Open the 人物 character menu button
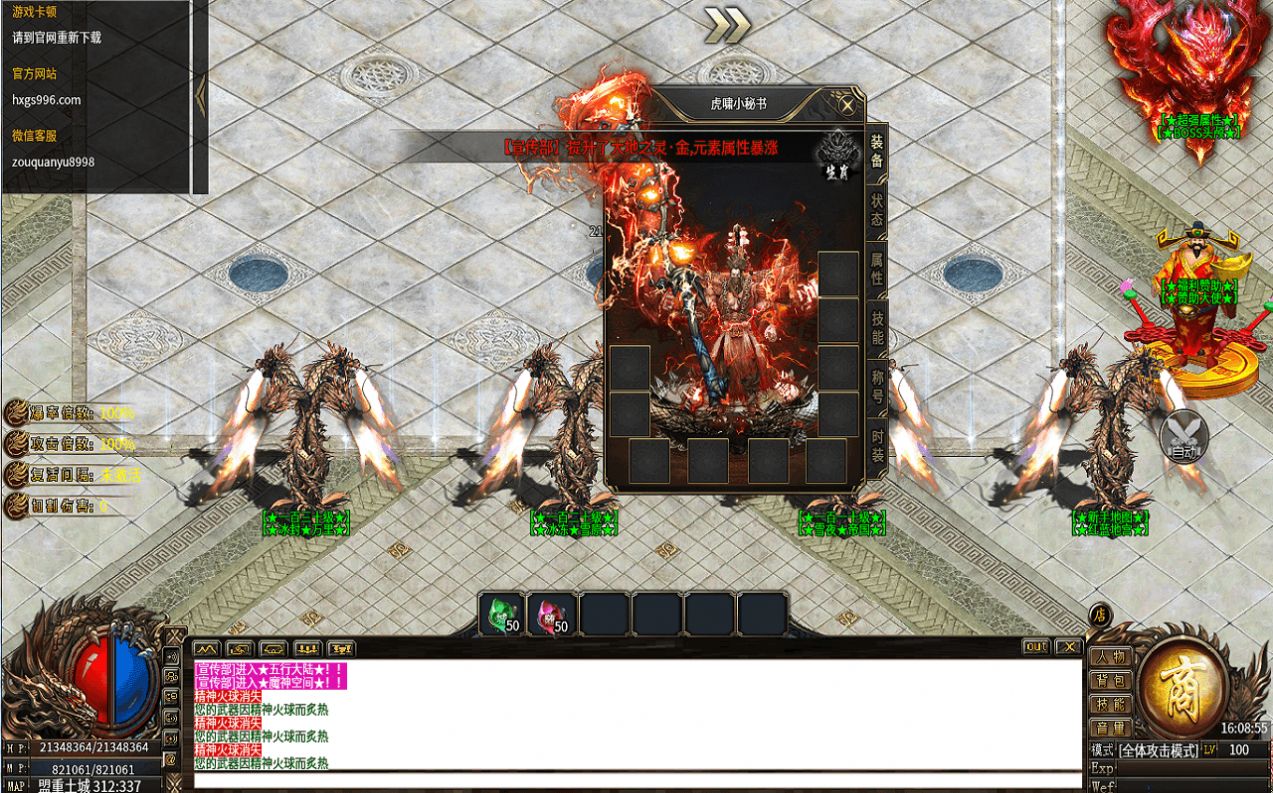This screenshot has width=1273, height=793. point(1111,657)
